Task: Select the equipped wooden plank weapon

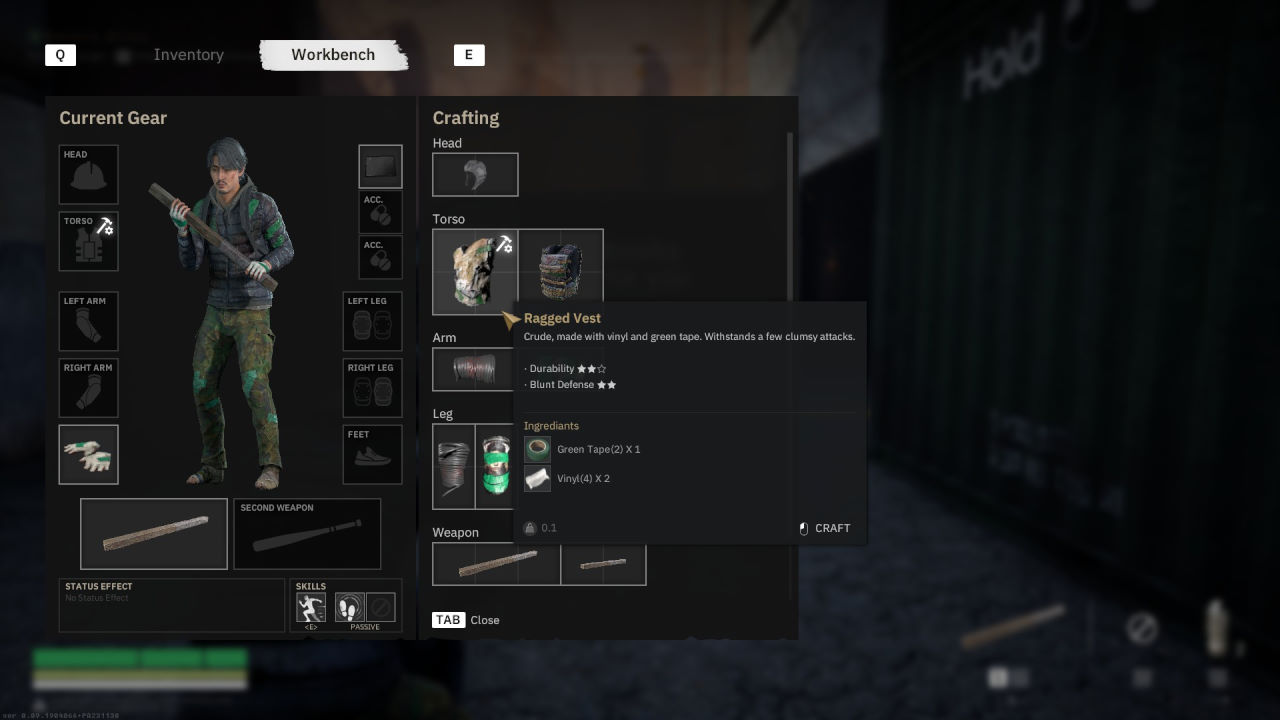Action: pos(154,534)
